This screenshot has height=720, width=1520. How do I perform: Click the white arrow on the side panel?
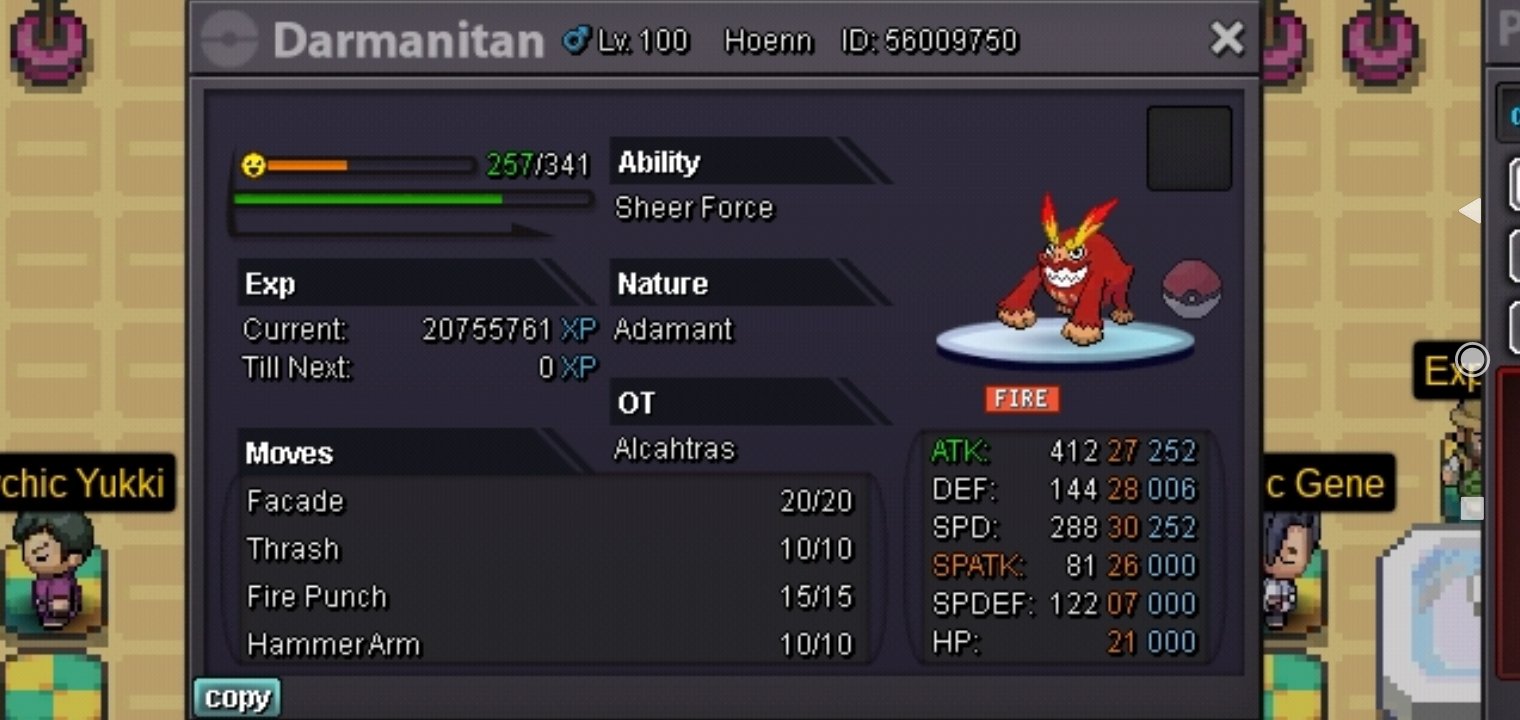[1470, 210]
